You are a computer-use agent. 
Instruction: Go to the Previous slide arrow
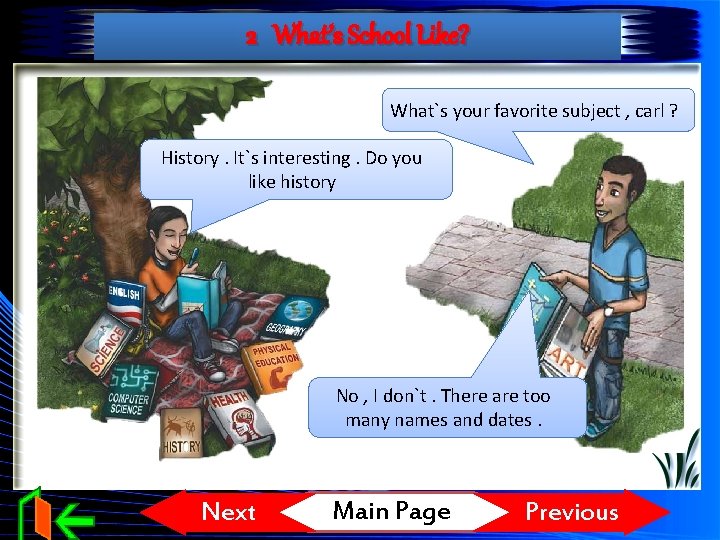pos(574,512)
